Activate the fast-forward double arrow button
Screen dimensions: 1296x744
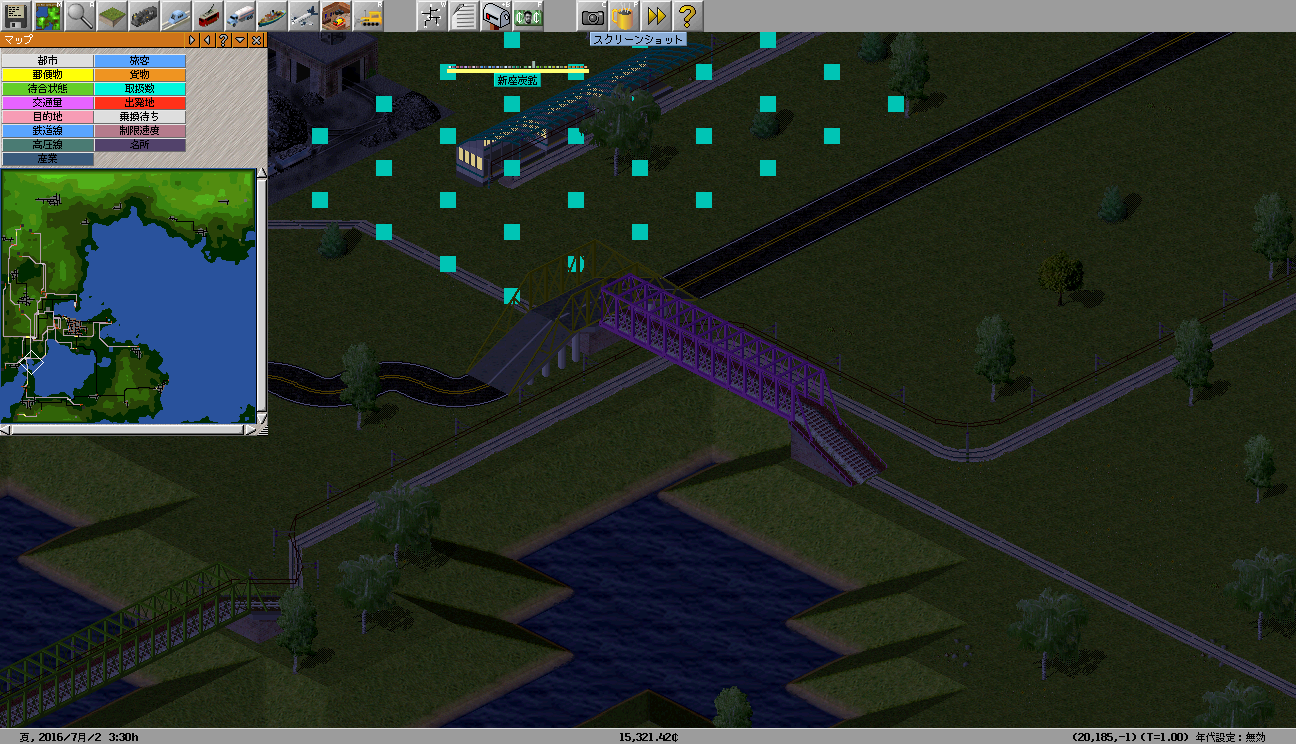(656, 16)
